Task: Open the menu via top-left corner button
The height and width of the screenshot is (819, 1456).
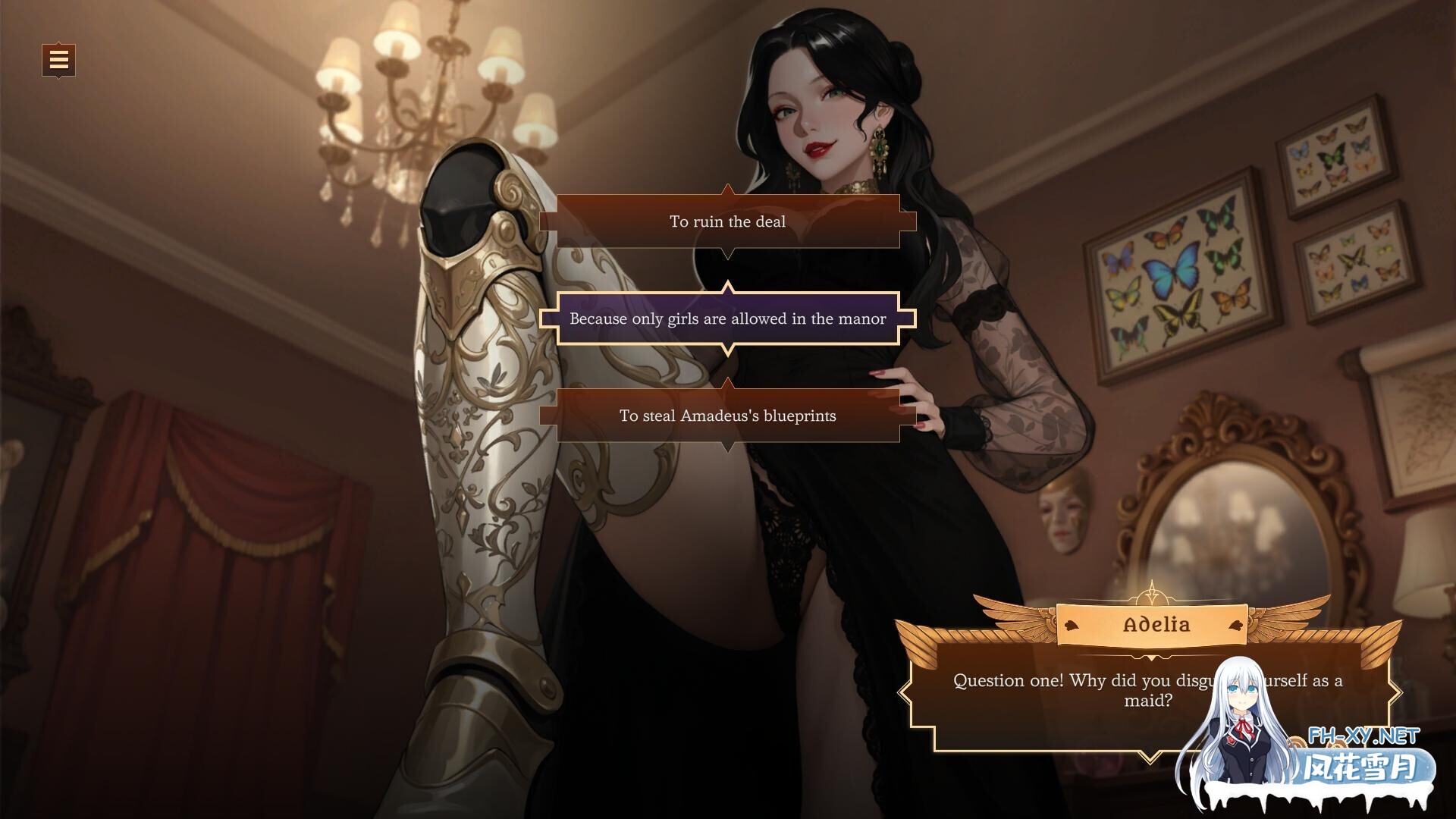Action: pos(57,60)
